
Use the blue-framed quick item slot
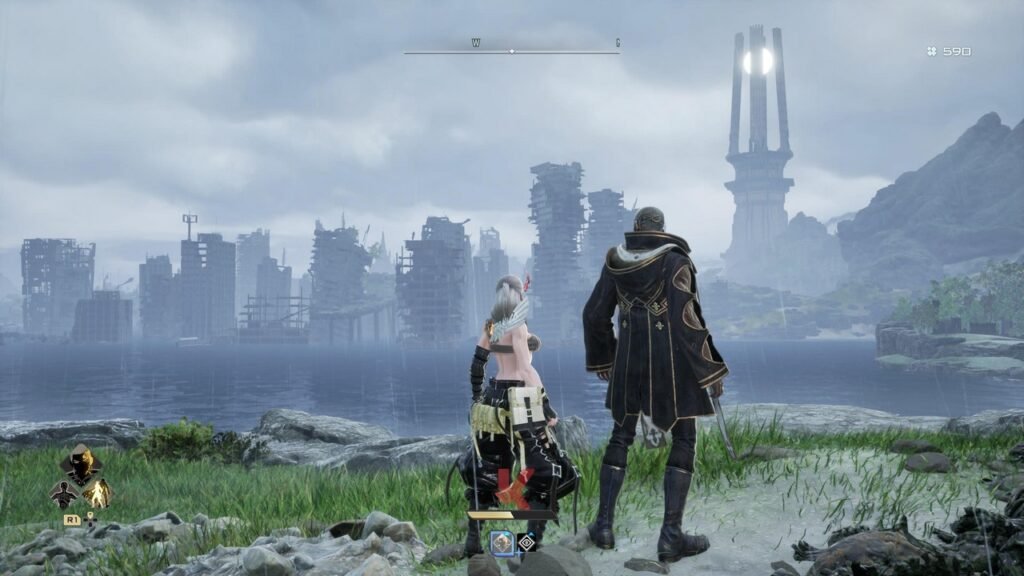click(502, 541)
